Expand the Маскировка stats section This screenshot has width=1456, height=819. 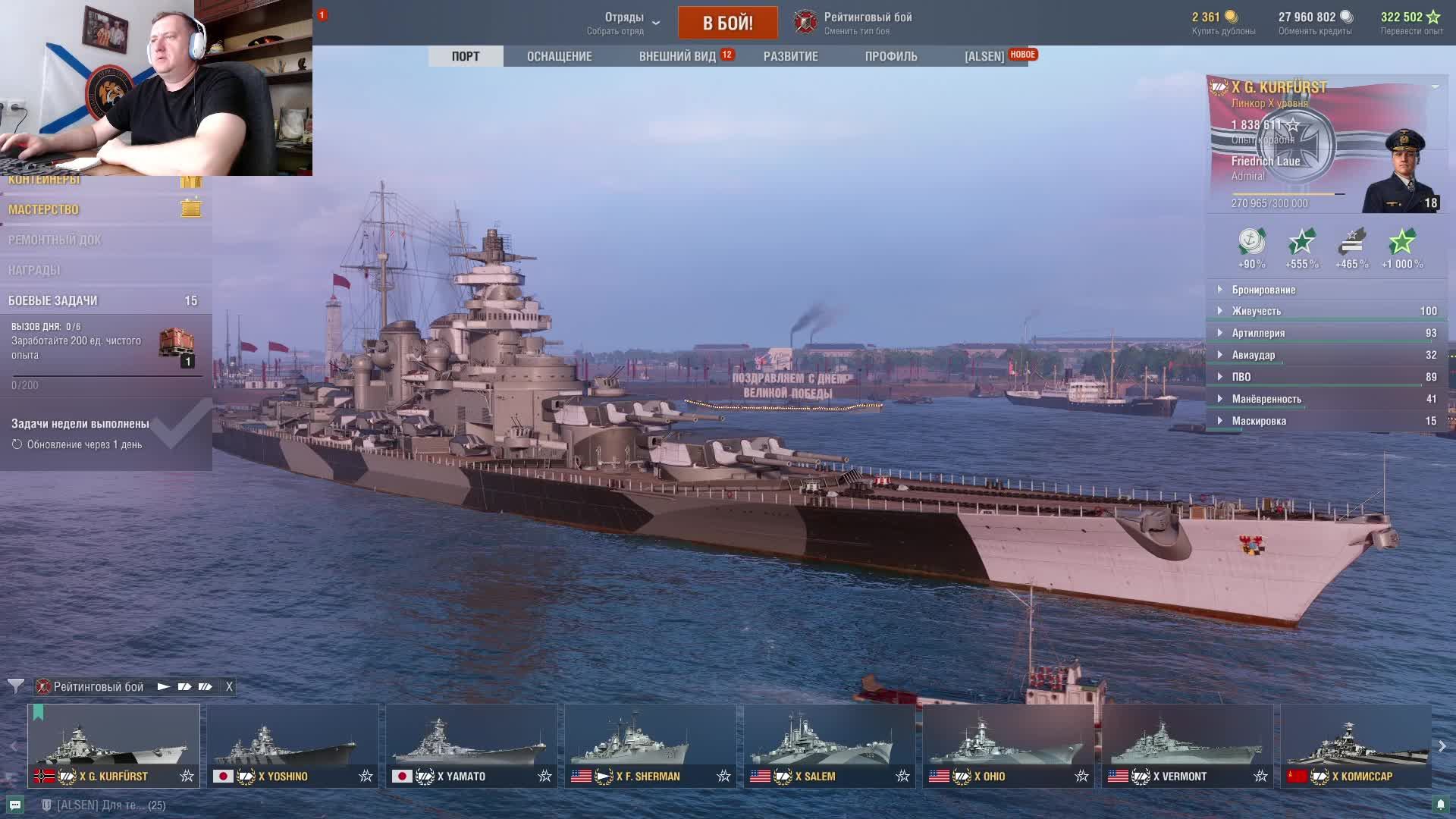pos(1259,421)
